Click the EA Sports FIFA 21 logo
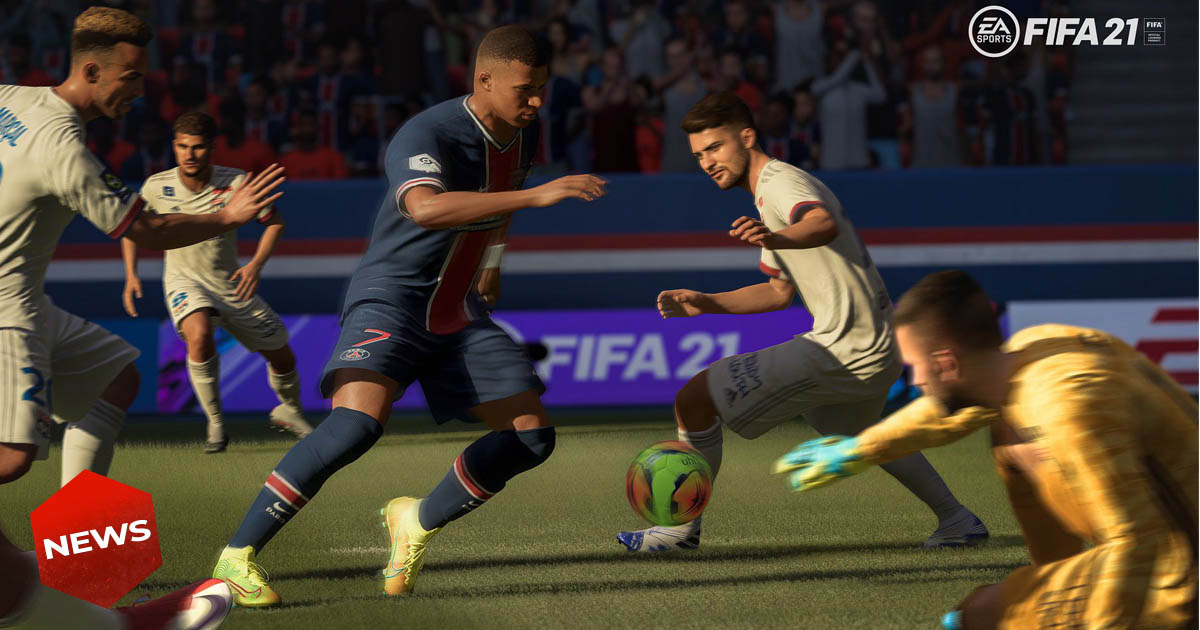1200x630 pixels. 1066,31
